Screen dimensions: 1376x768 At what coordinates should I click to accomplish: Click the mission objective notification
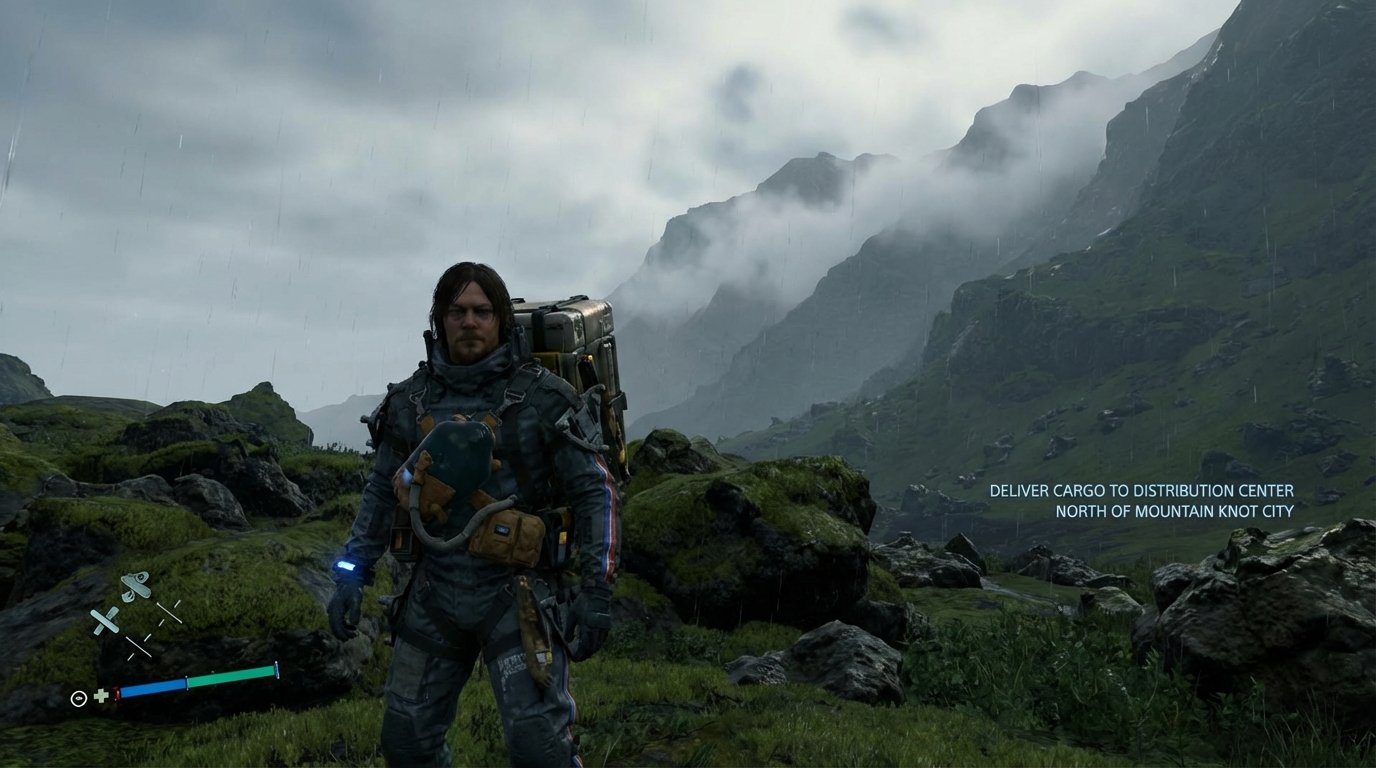pos(1141,500)
